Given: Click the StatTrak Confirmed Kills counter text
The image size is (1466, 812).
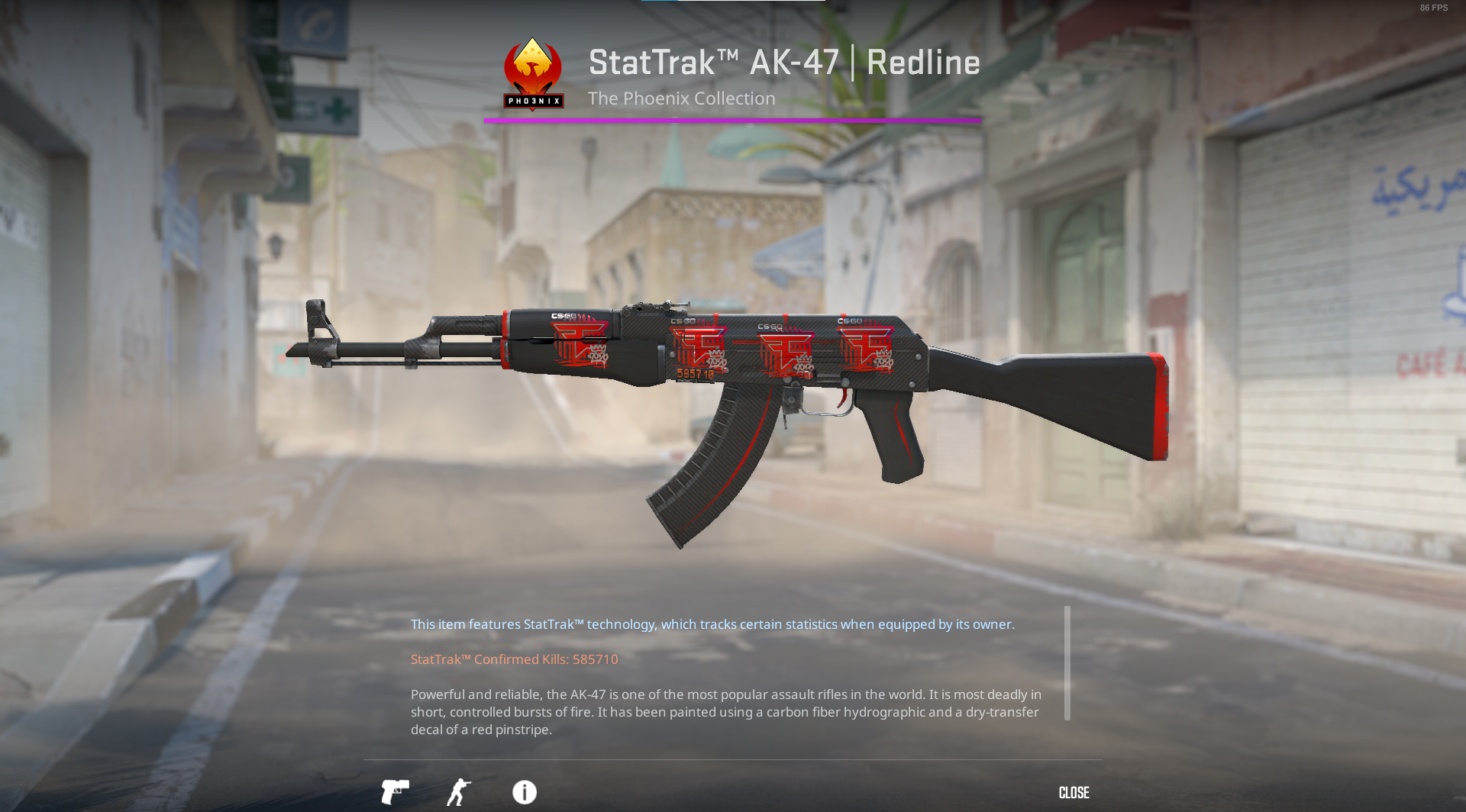Looking at the screenshot, I should point(514,659).
